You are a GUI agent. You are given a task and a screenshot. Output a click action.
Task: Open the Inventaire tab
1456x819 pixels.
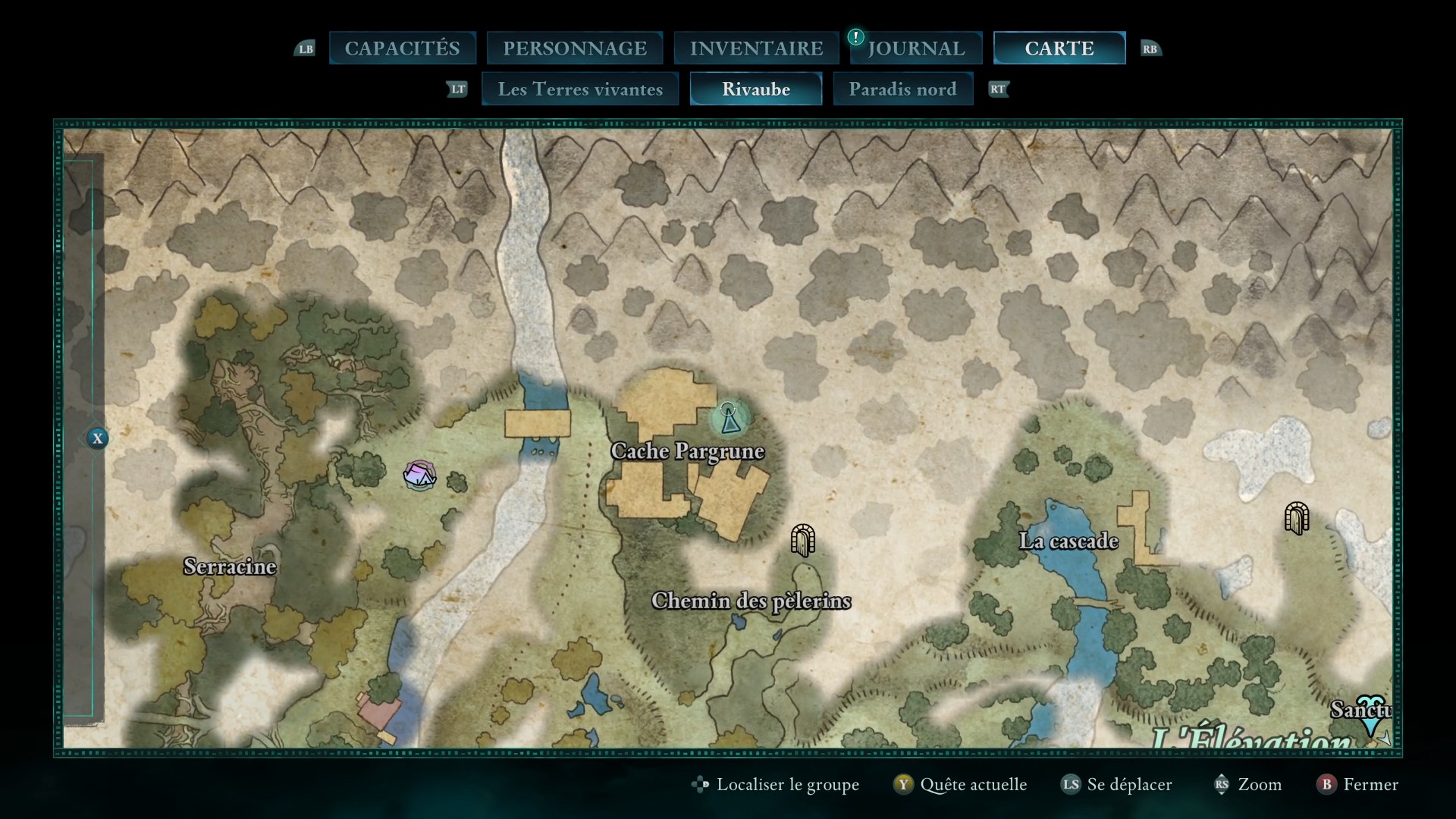coord(756,48)
